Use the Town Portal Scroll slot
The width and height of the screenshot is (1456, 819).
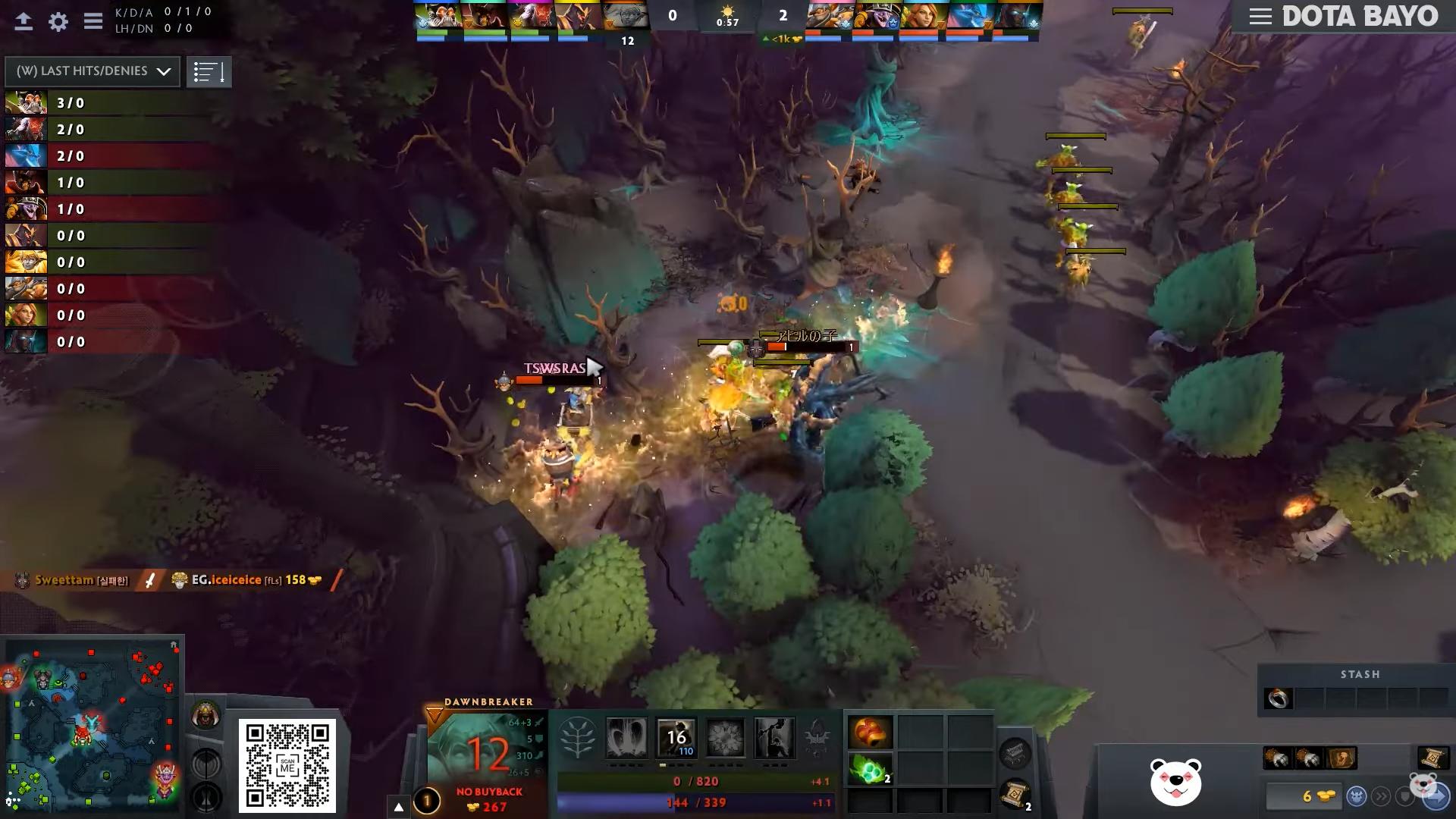(1015, 795)
